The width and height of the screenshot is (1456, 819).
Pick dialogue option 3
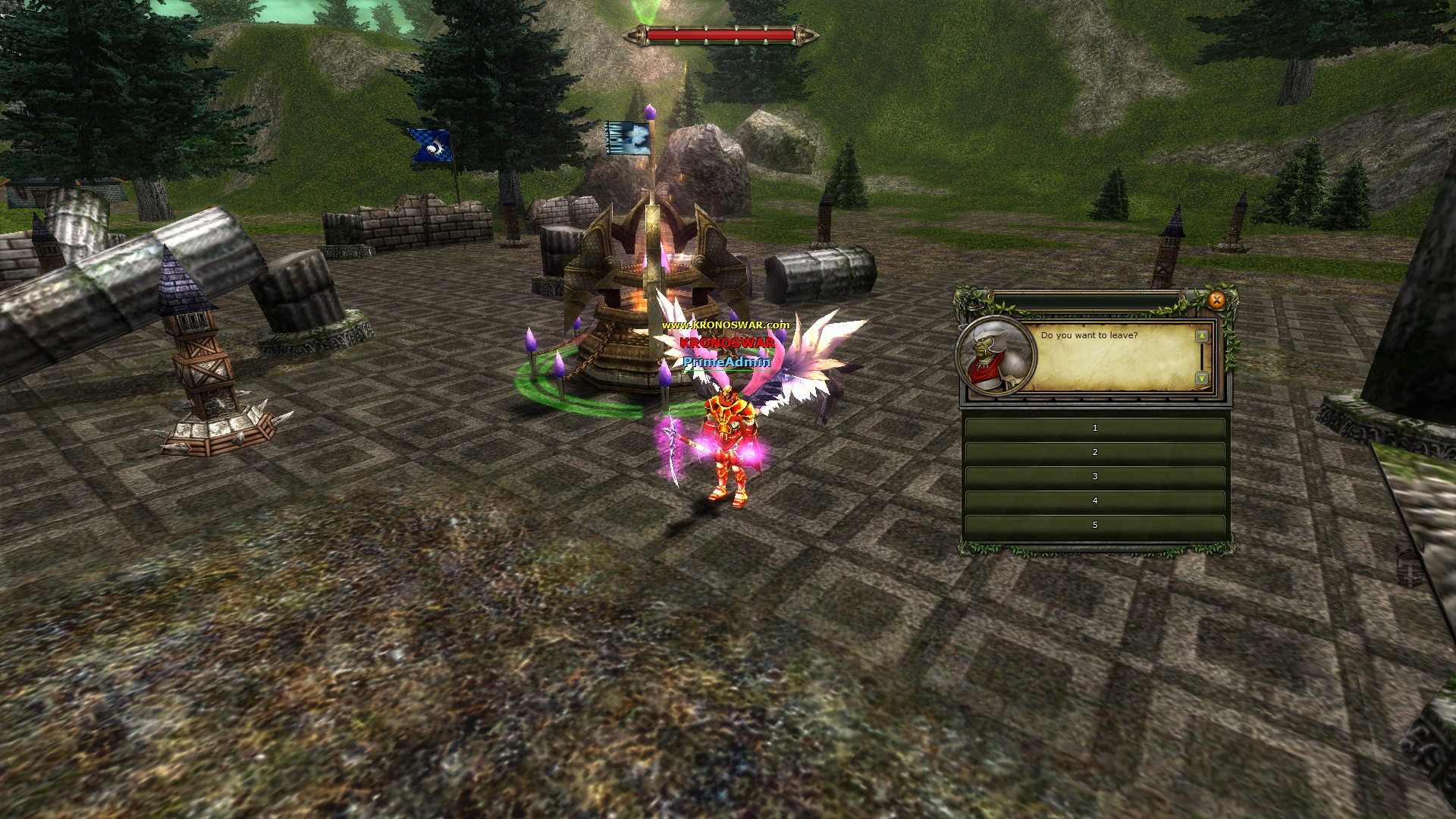coord(1094,477)
